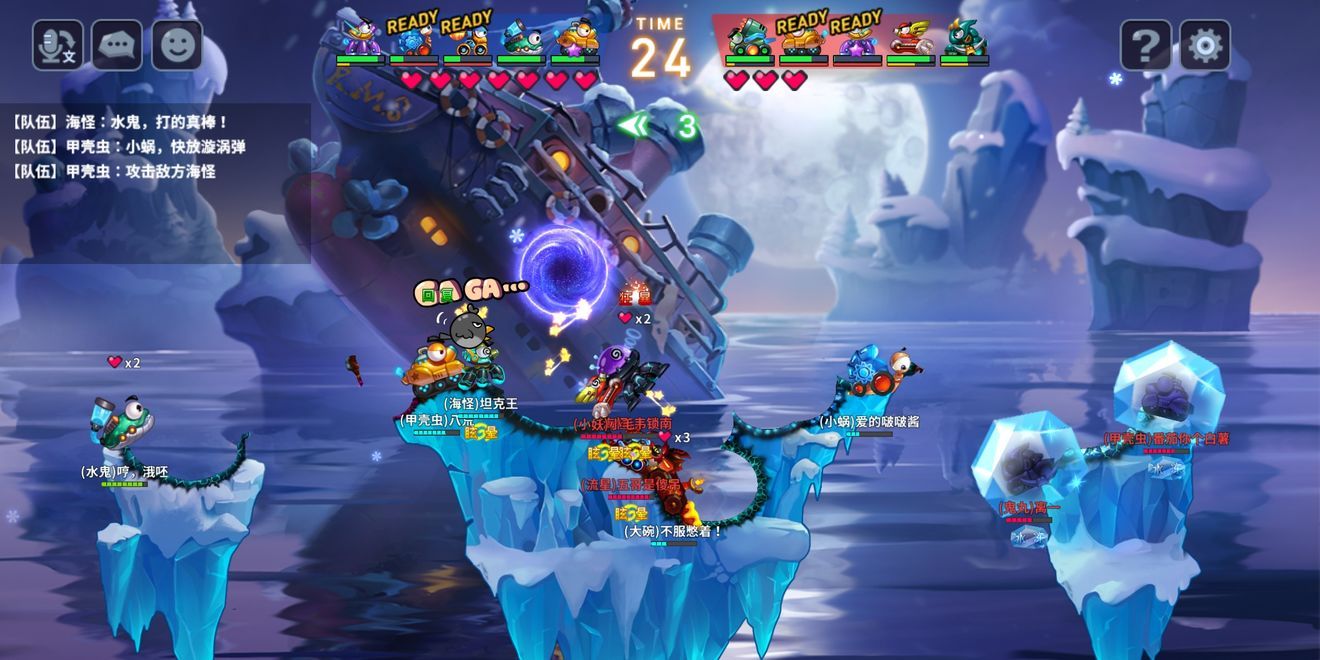This screenshot has height=660, width=1320.
Task: Open the question mark help screen
Action: (x=1145, y=45)
